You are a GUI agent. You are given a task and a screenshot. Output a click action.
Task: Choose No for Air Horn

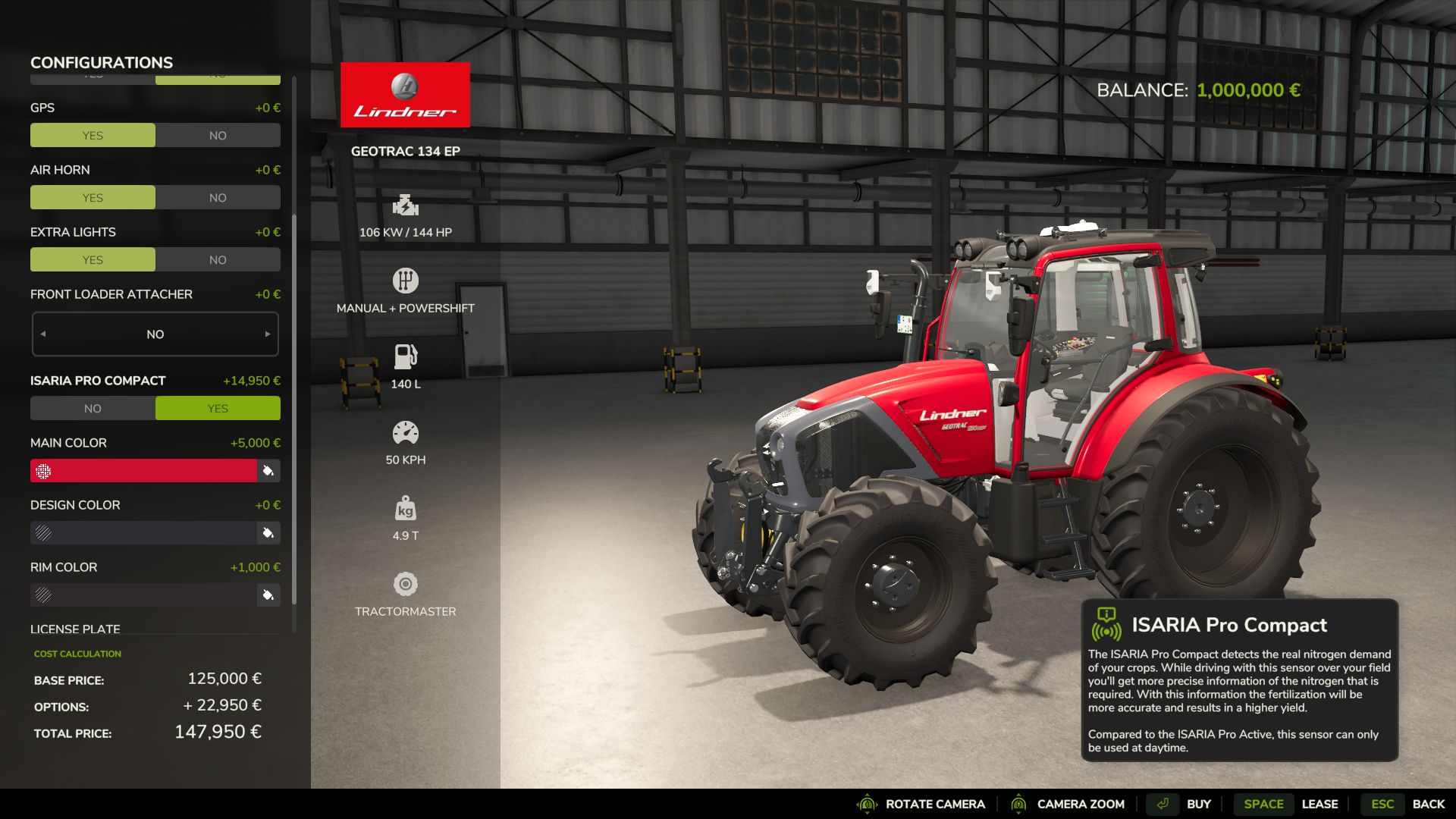click(218, 198)
